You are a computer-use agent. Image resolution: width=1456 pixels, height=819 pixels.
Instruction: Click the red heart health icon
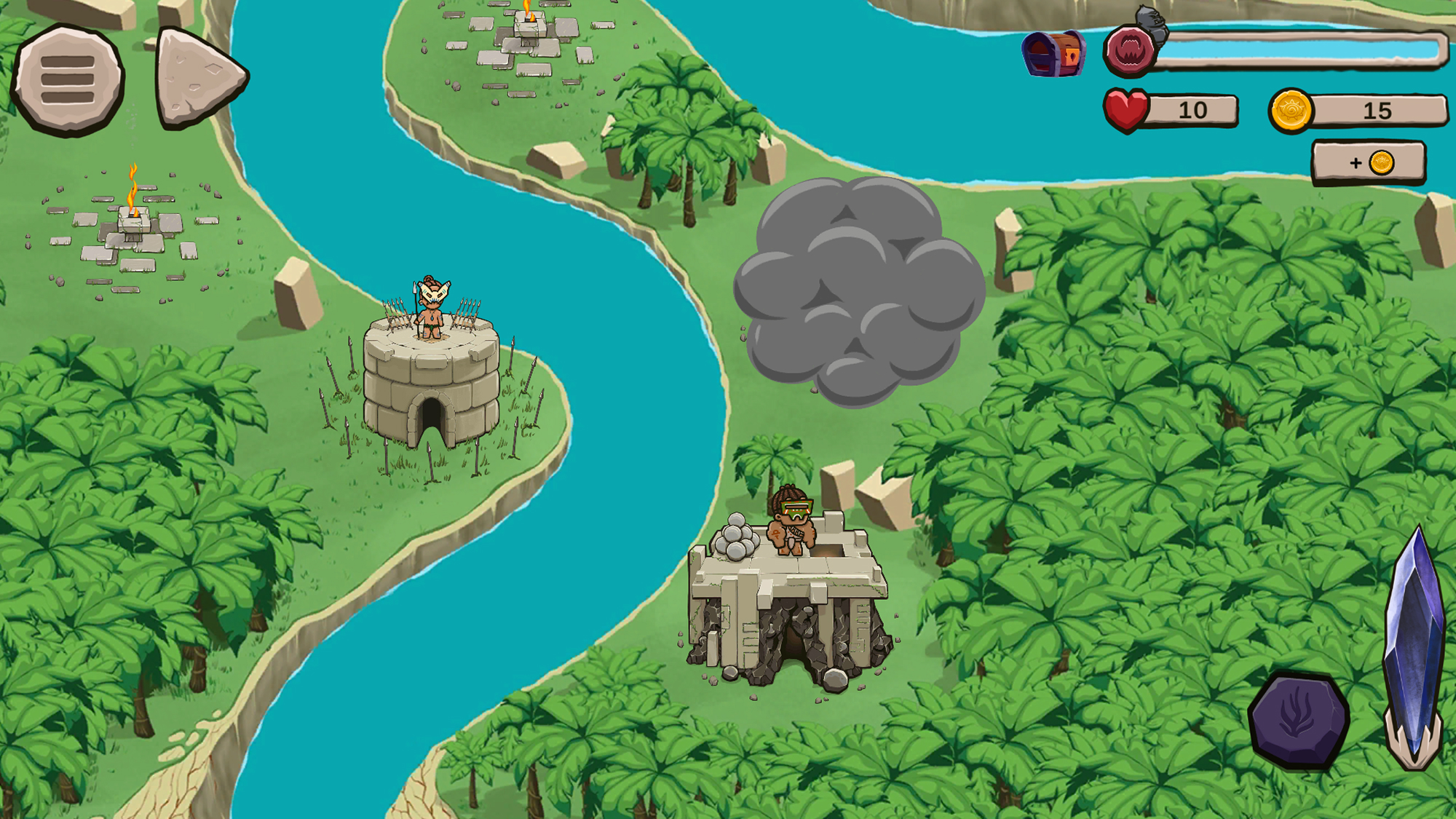pyautogui.click(x=1125, y=109)
